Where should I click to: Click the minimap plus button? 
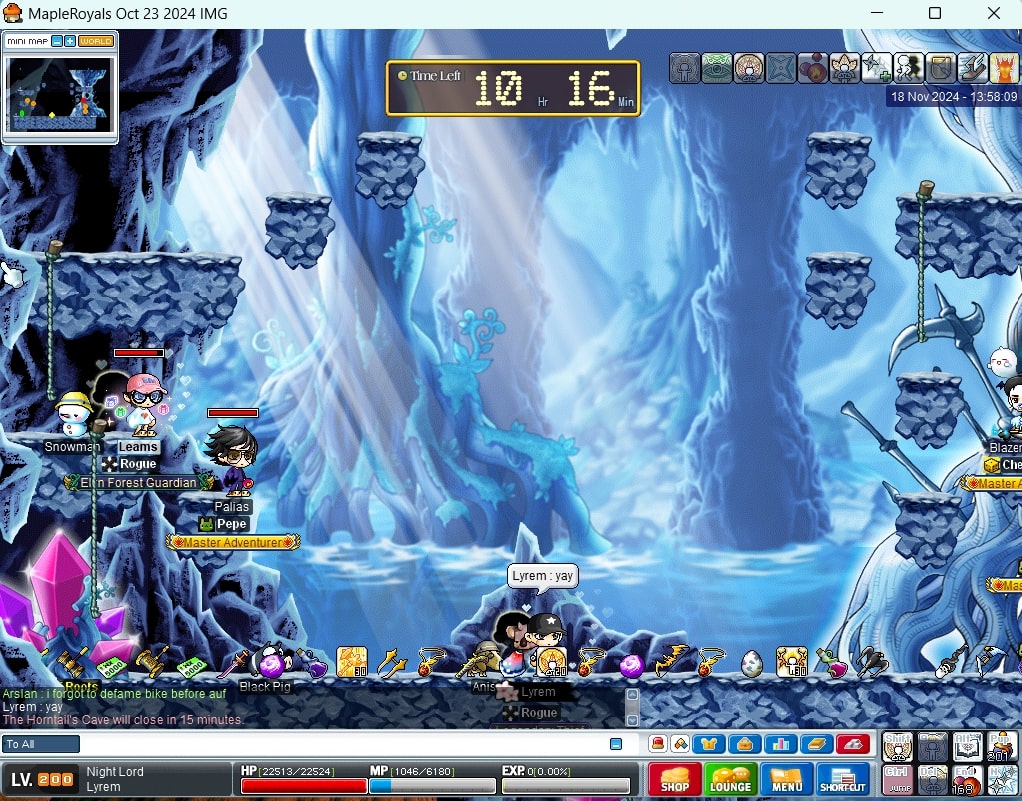(x=70, y=41)
